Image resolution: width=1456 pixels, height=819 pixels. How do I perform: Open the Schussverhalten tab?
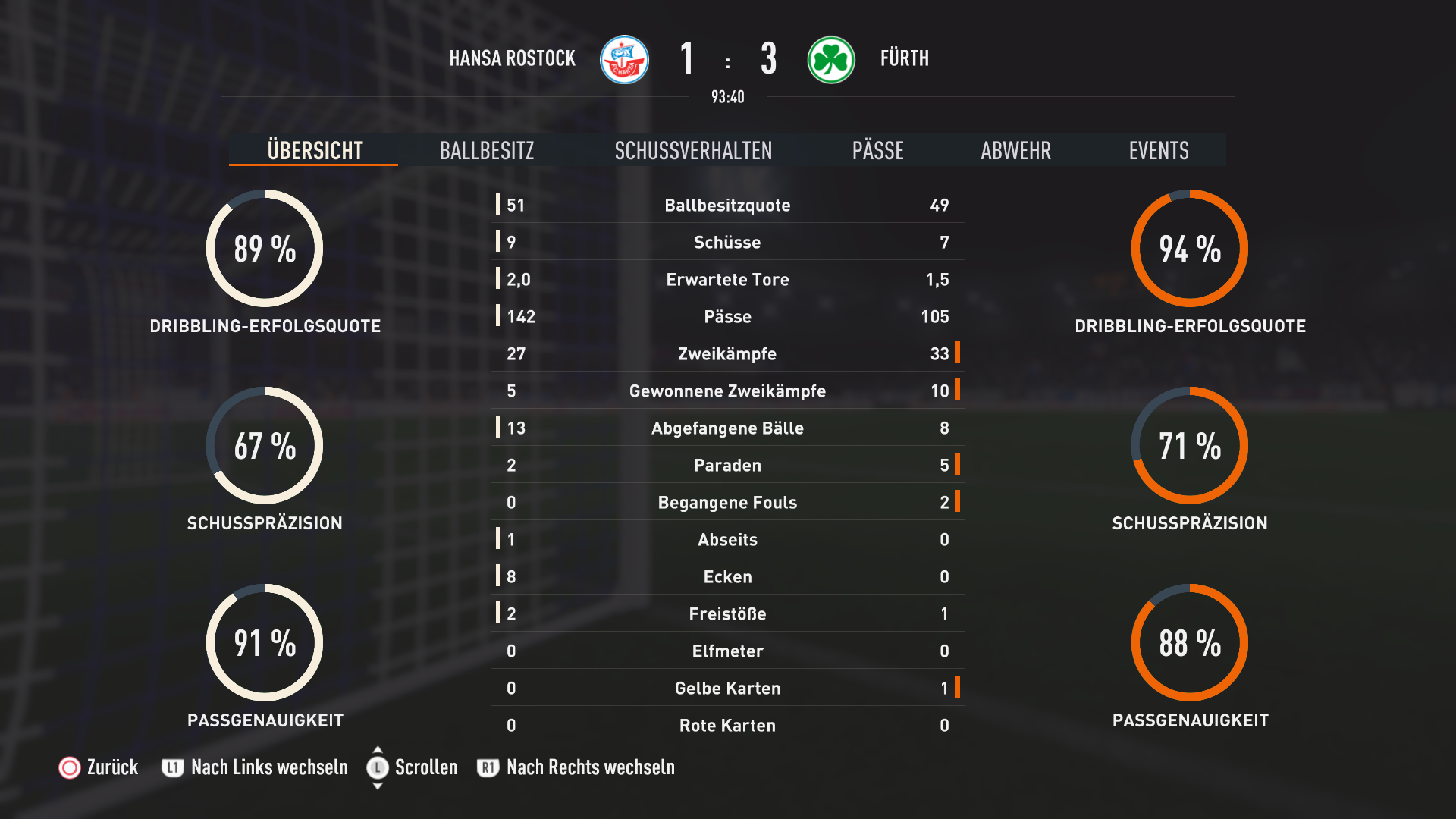pos(693,151)
